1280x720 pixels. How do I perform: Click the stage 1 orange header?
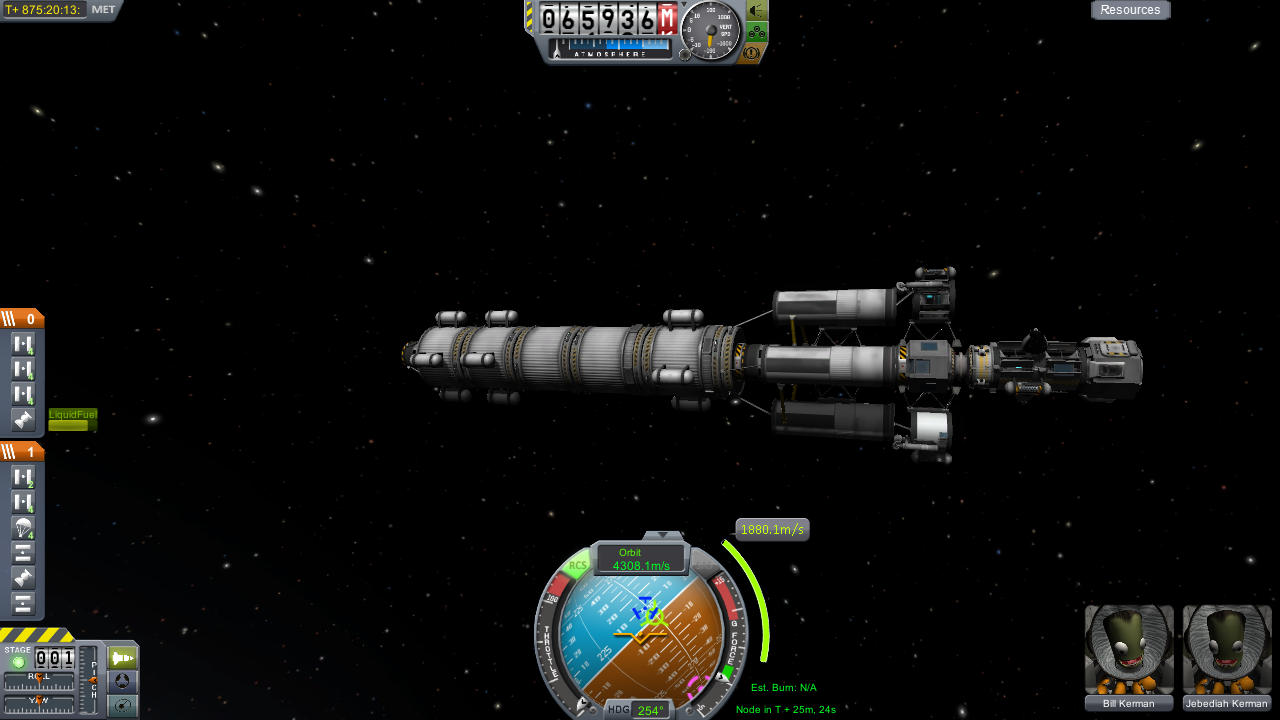coord(22,452)
